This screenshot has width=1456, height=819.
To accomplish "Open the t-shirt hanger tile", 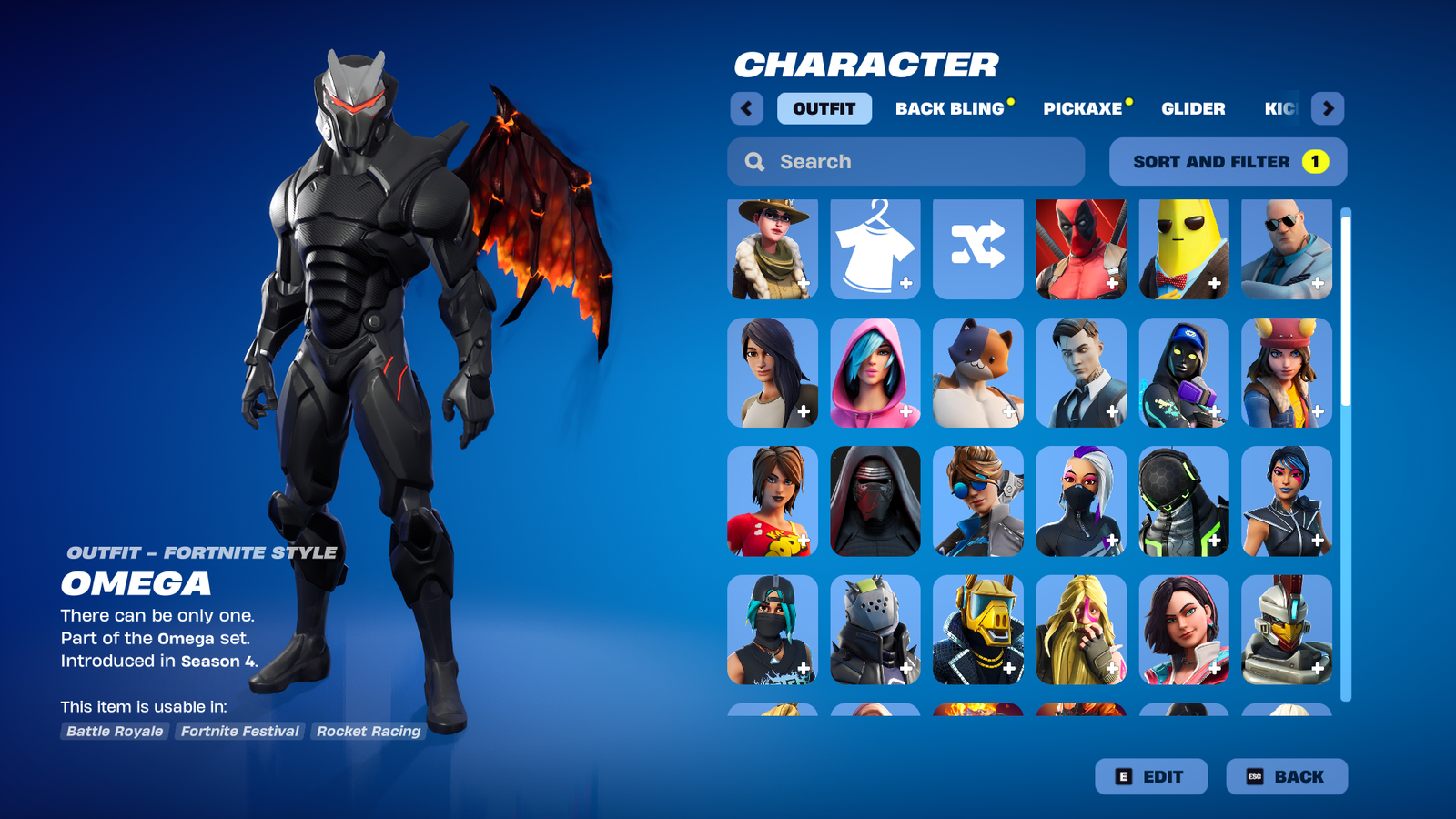I will pos(875,249).
